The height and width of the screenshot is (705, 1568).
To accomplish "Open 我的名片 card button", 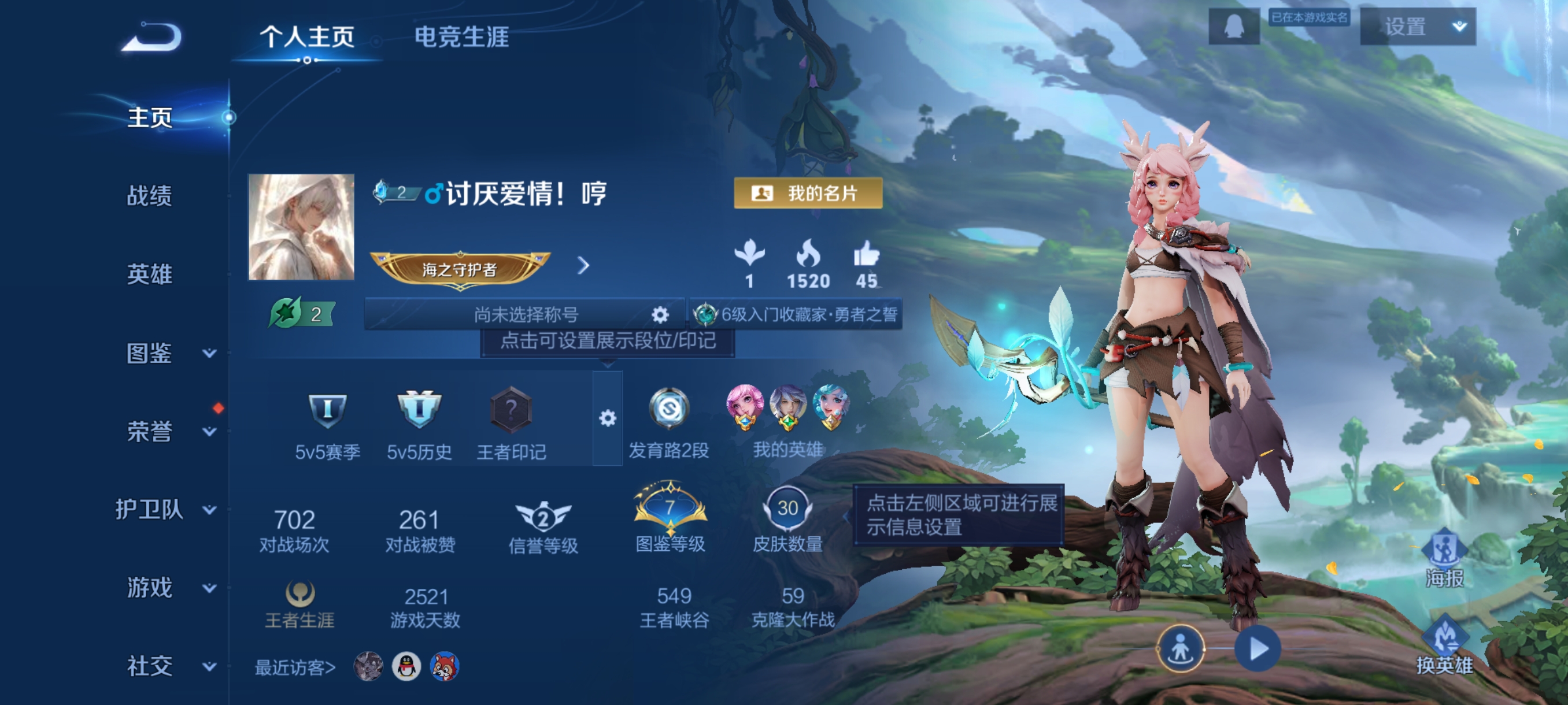I will (x=808, y=194).
